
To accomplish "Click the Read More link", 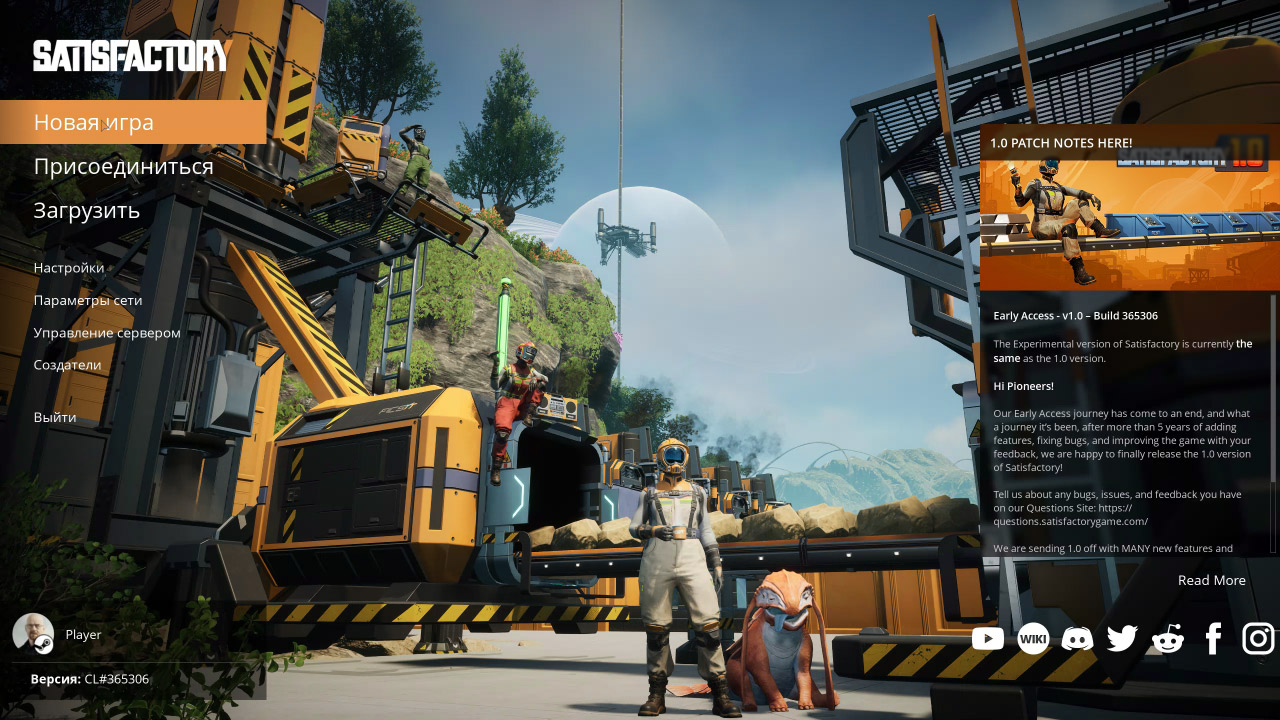I will tap(1211, 580).
